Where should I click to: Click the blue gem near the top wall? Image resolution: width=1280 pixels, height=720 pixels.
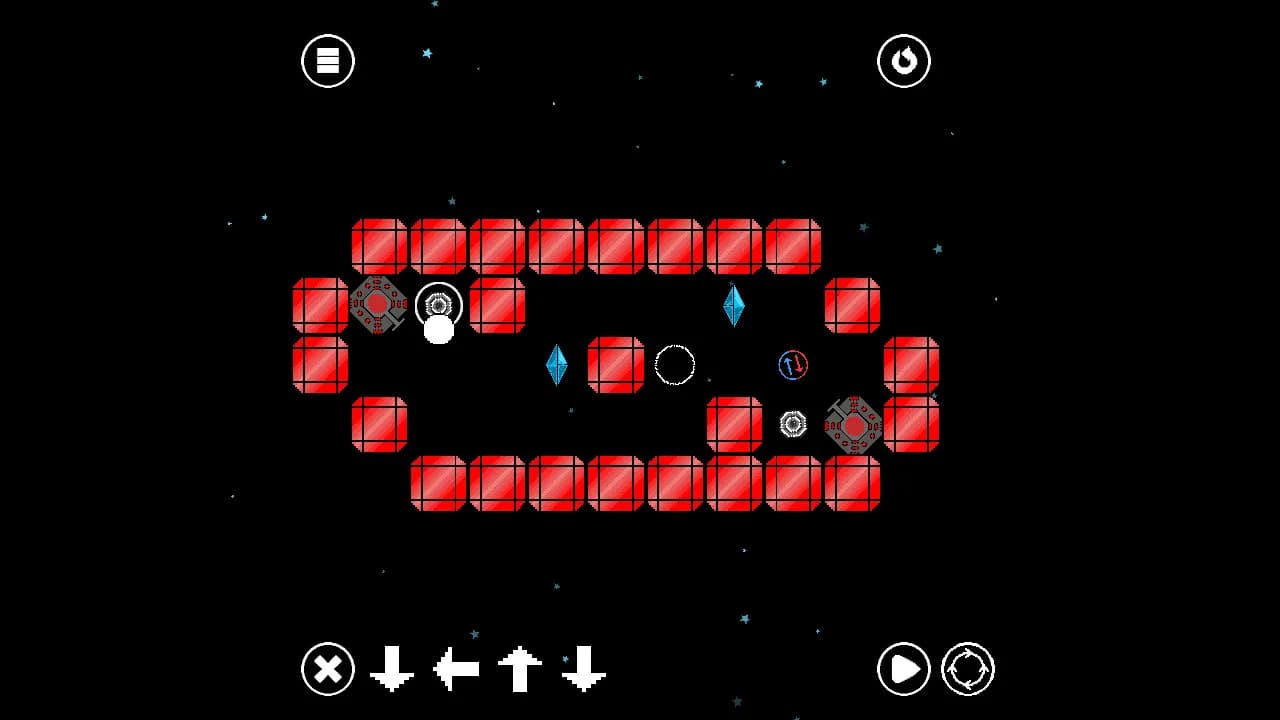[x=733, y=305]
